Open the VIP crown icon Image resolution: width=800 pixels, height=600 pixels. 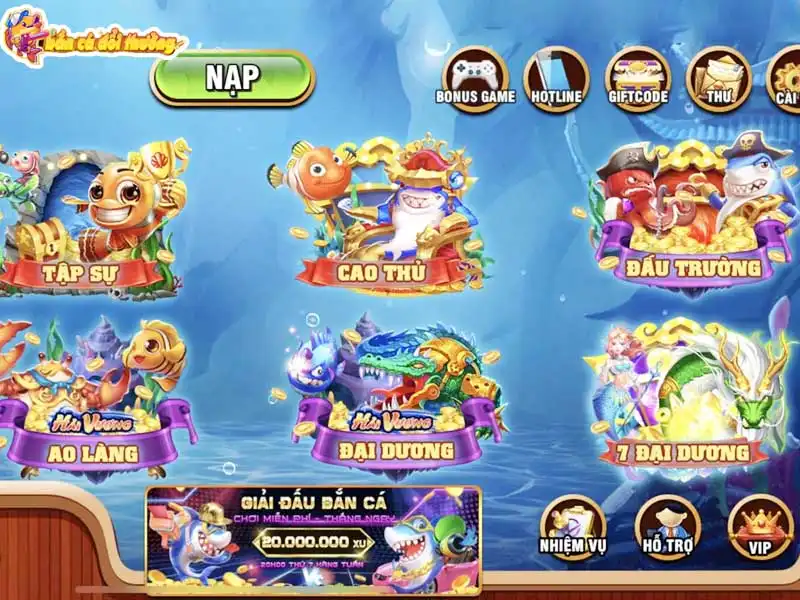[760, 527]
